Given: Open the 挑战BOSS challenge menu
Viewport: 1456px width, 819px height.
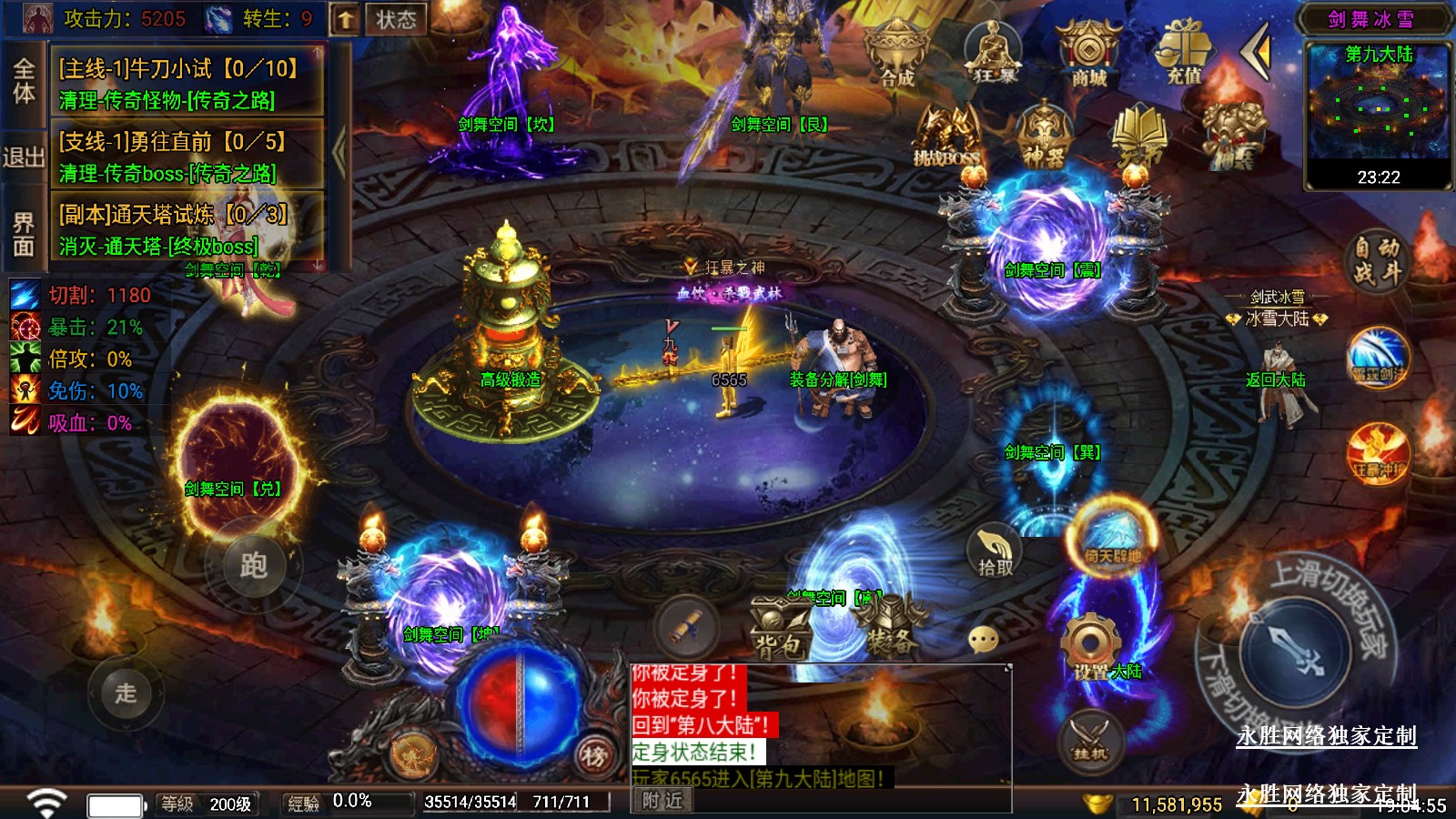Looking at the screenshot, I should [x=947, y=138].
